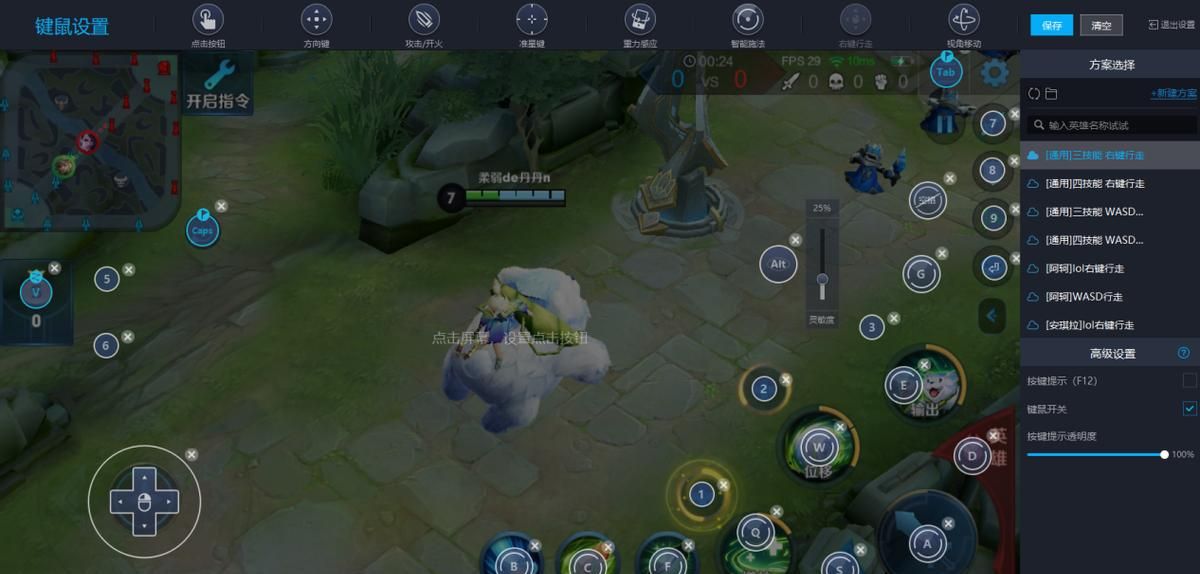1200x574 pixels.
Task: Exit settings via 退出设置
Action: click(x=1171, y=25)
